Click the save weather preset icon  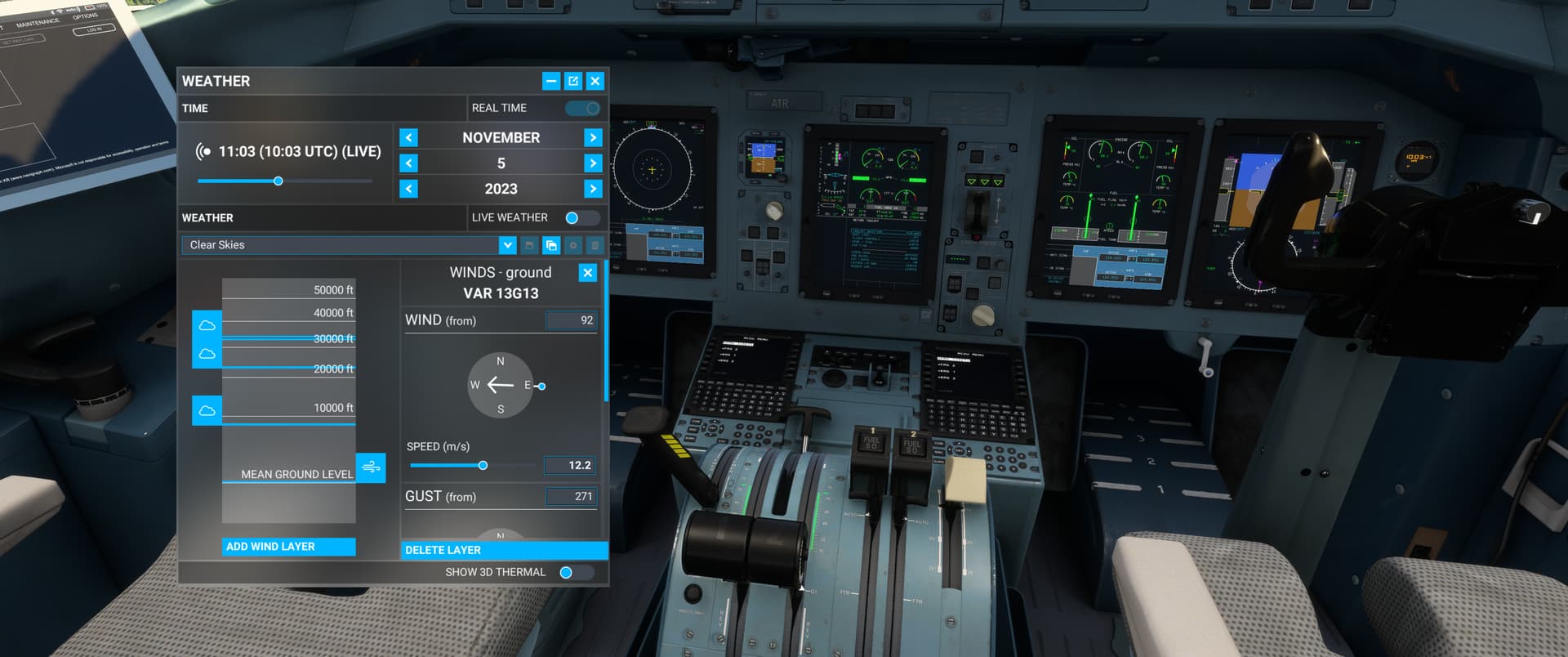coord(529,245)
